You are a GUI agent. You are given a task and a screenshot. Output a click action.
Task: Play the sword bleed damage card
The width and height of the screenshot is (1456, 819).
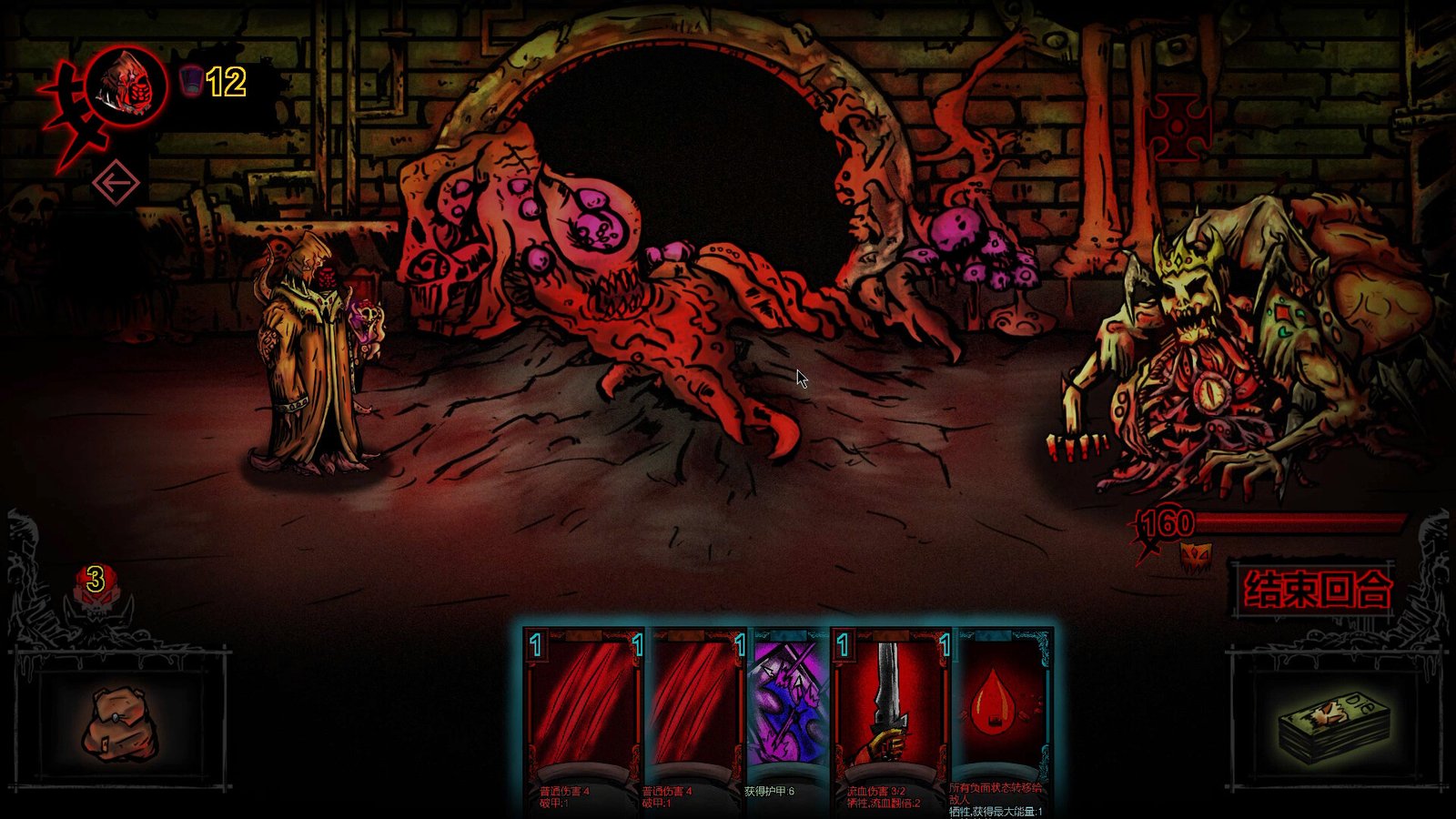click(889, 710)
